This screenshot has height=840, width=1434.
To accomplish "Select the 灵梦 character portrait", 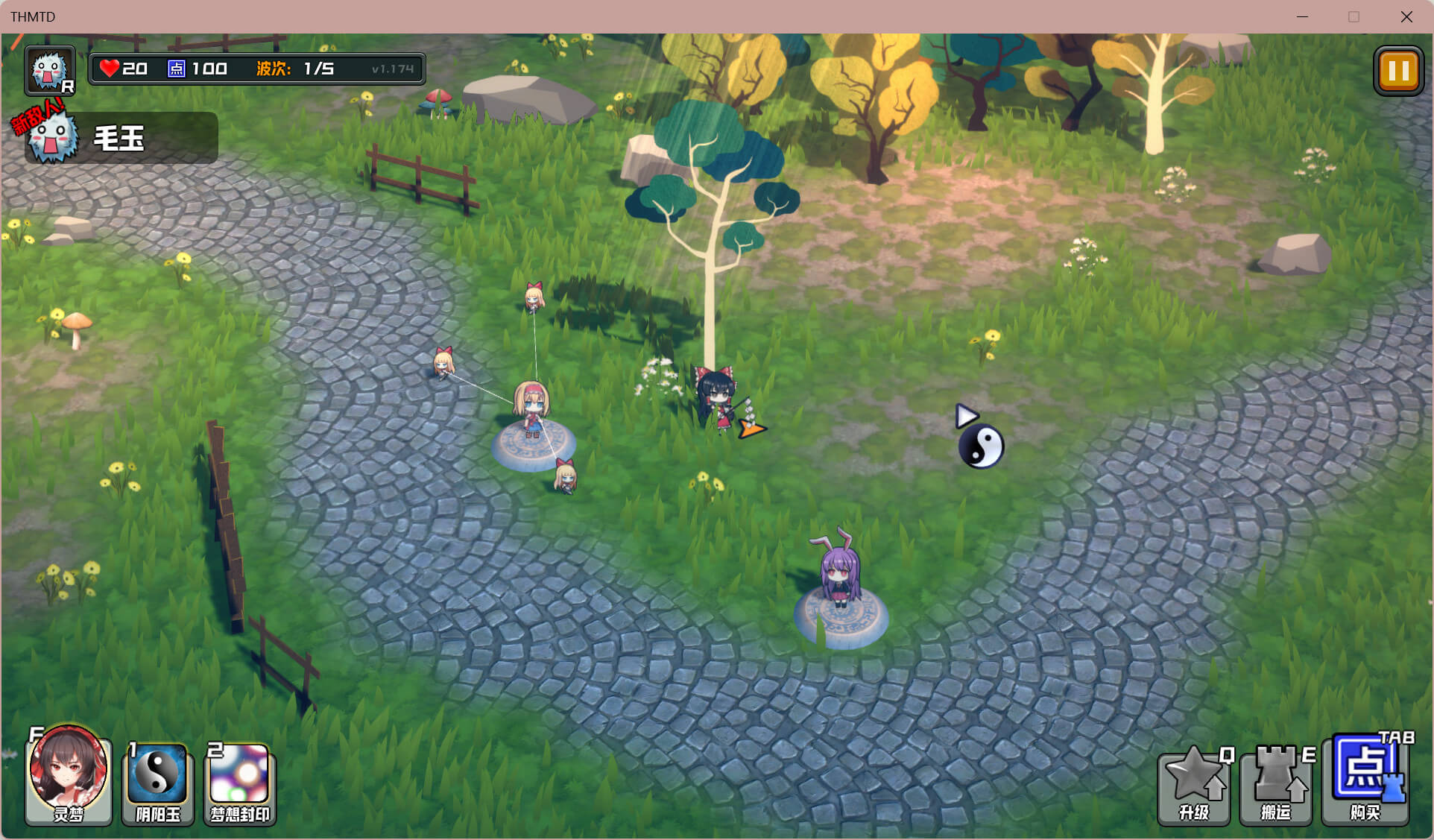I will (69, 775).
